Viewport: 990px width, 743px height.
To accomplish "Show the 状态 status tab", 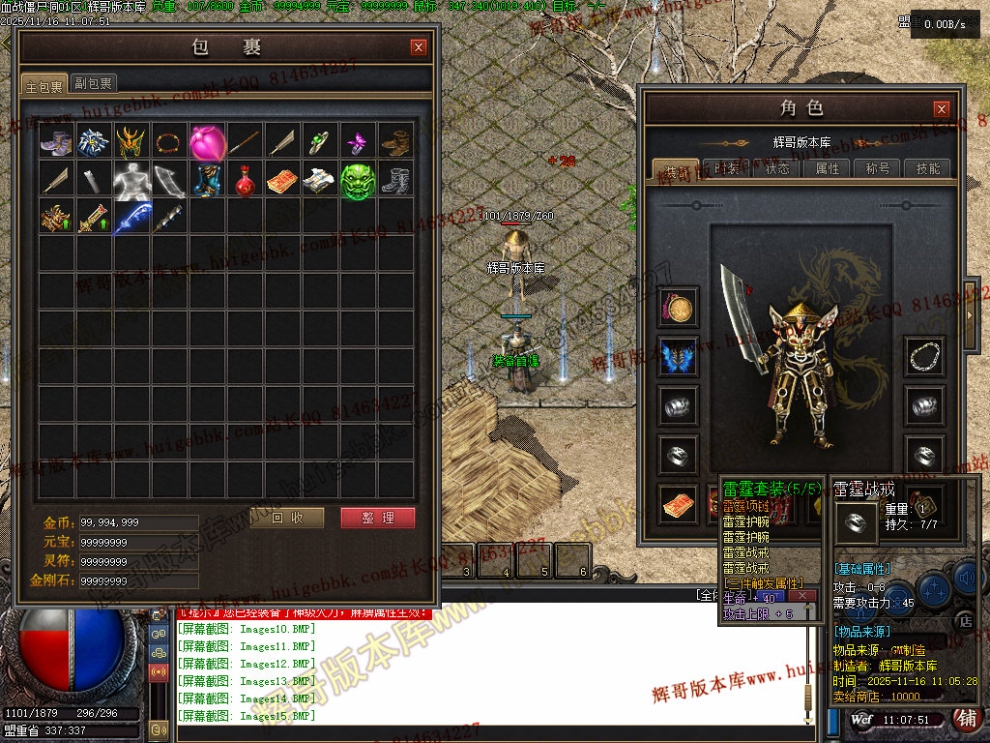I will [777, 169].
